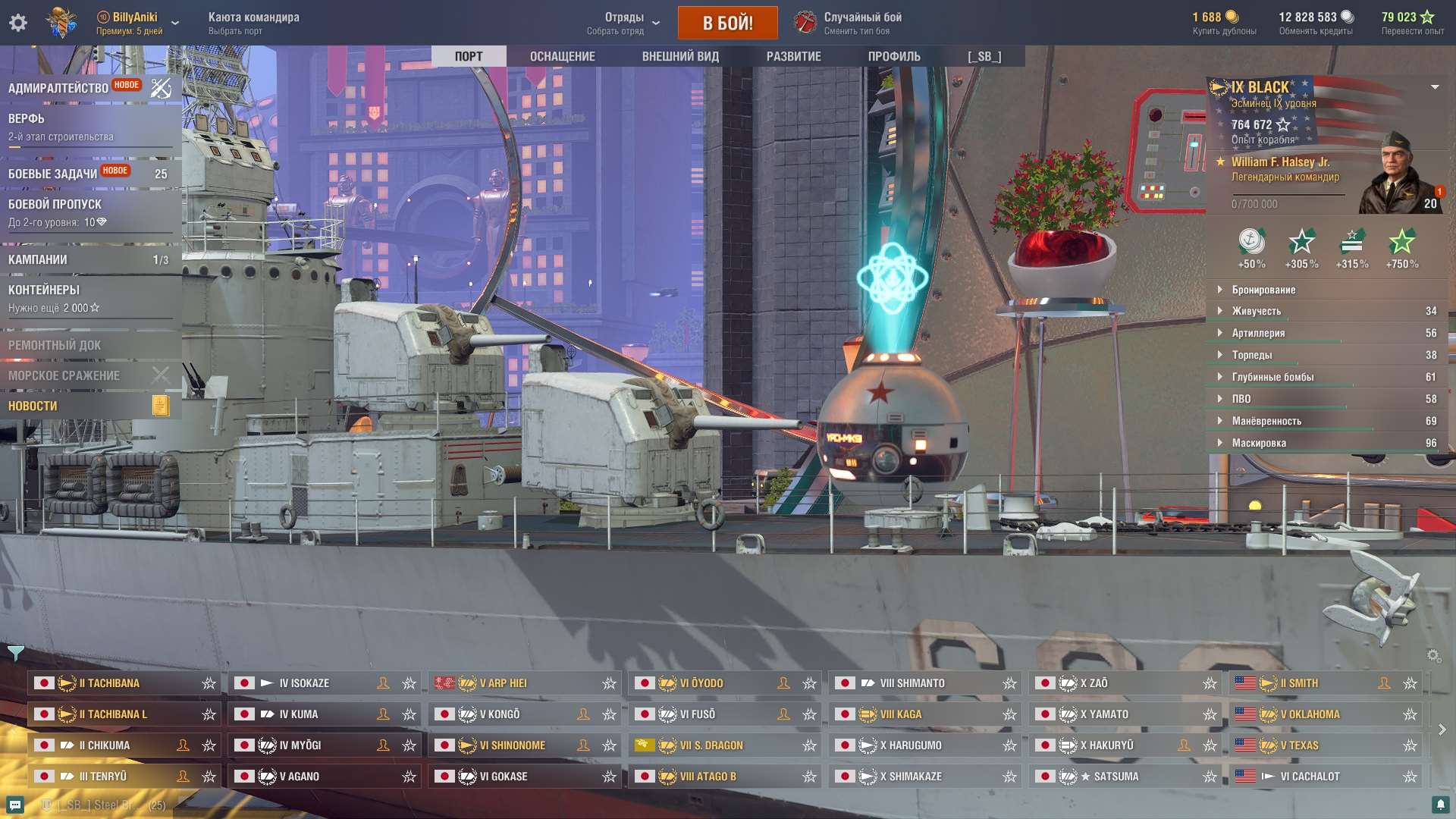Screen dimensions: 1456x819
Task: Click the carousel settings gear above the ship list
Action: click(1434, 654)
